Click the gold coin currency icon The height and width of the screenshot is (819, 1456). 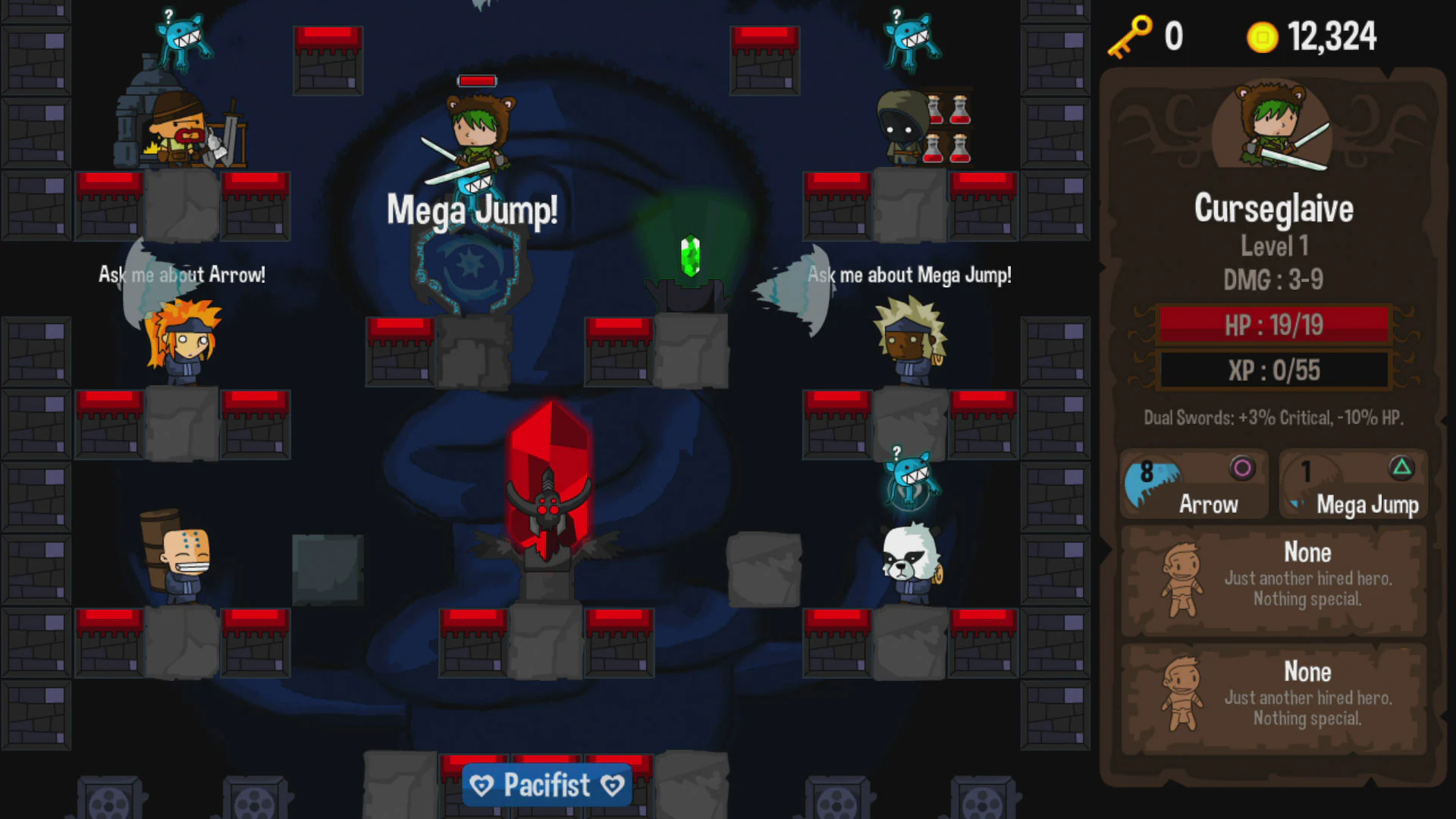pyautogui.click(x=1263, y=36)
